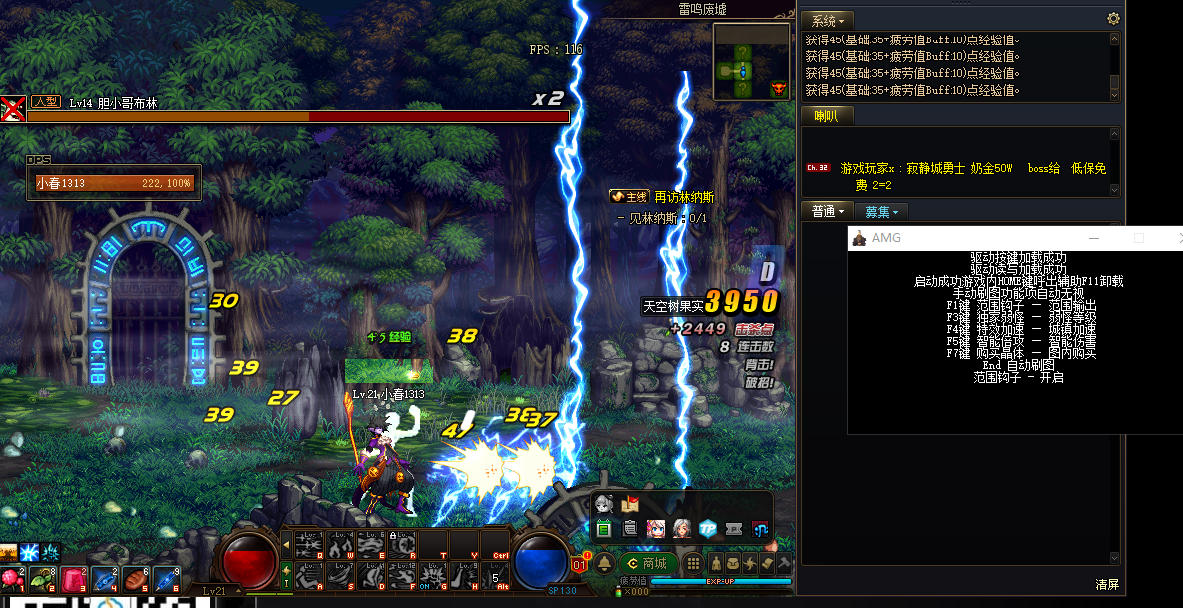Click the flag and map icon
This screenshot has height=608, width=1183.
pos(630,505)
